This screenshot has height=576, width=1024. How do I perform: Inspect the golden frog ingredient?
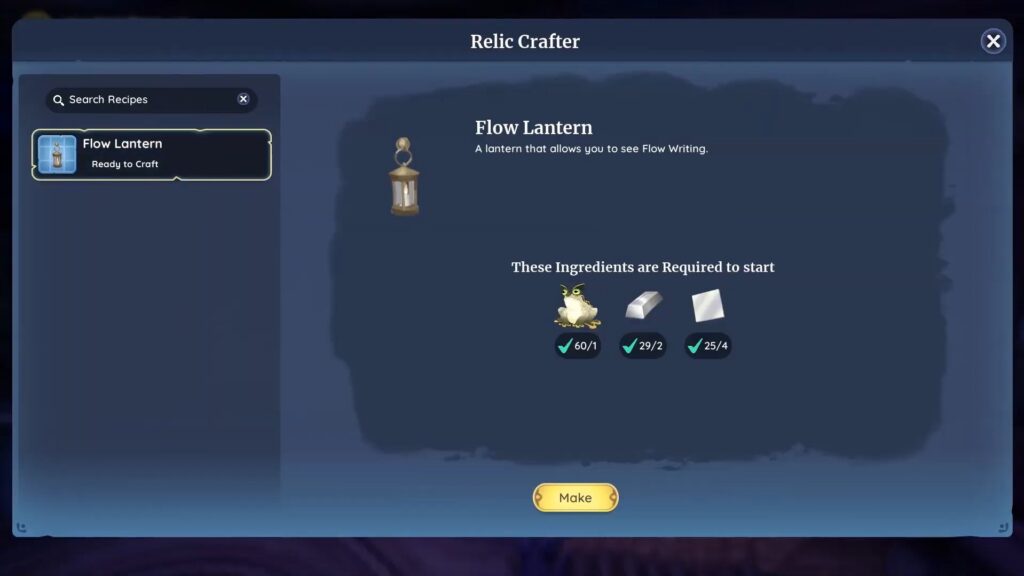(578, 307)
